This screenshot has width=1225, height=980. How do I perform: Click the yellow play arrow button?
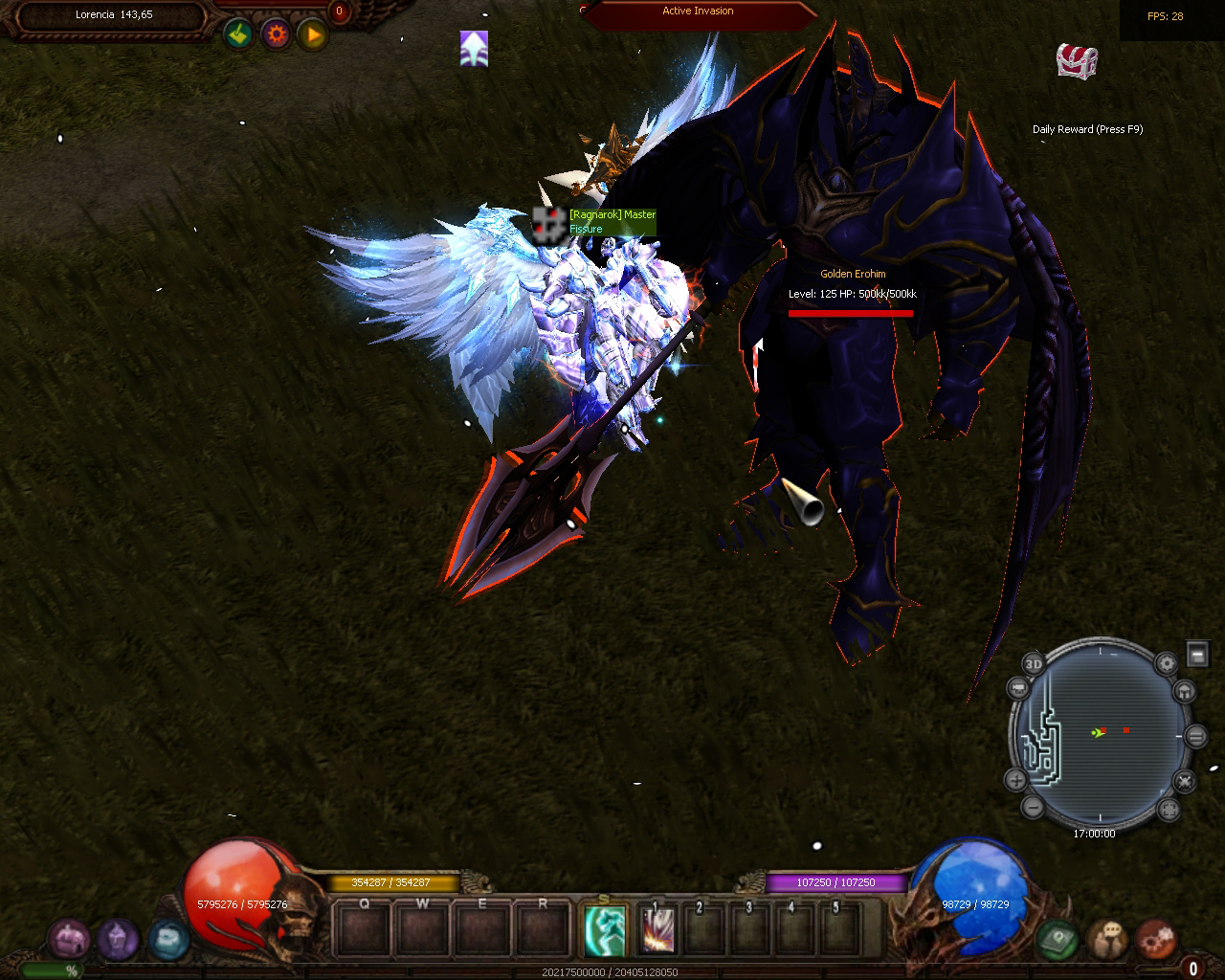click(x=313, y=35)
